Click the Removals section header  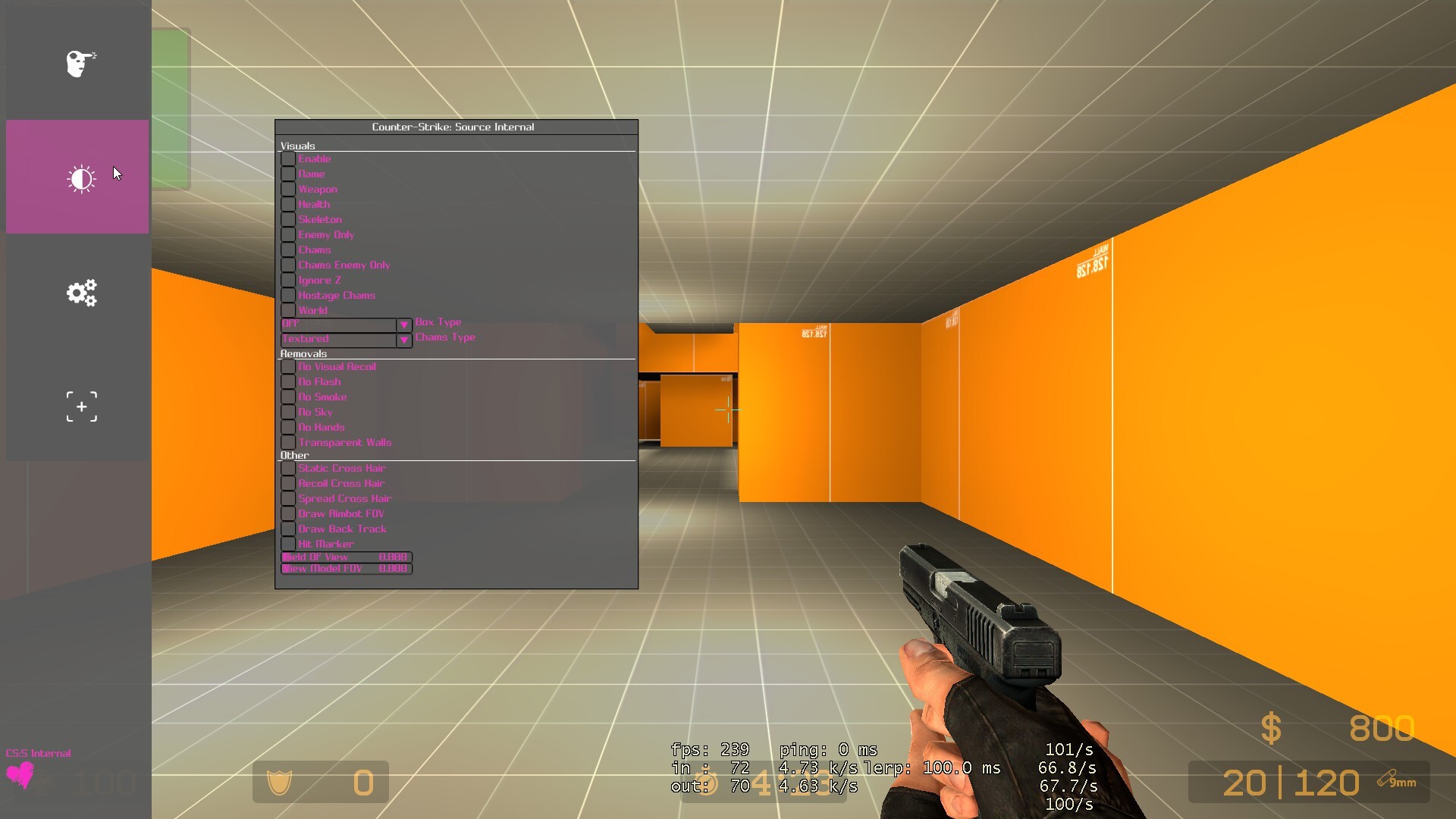303,353
